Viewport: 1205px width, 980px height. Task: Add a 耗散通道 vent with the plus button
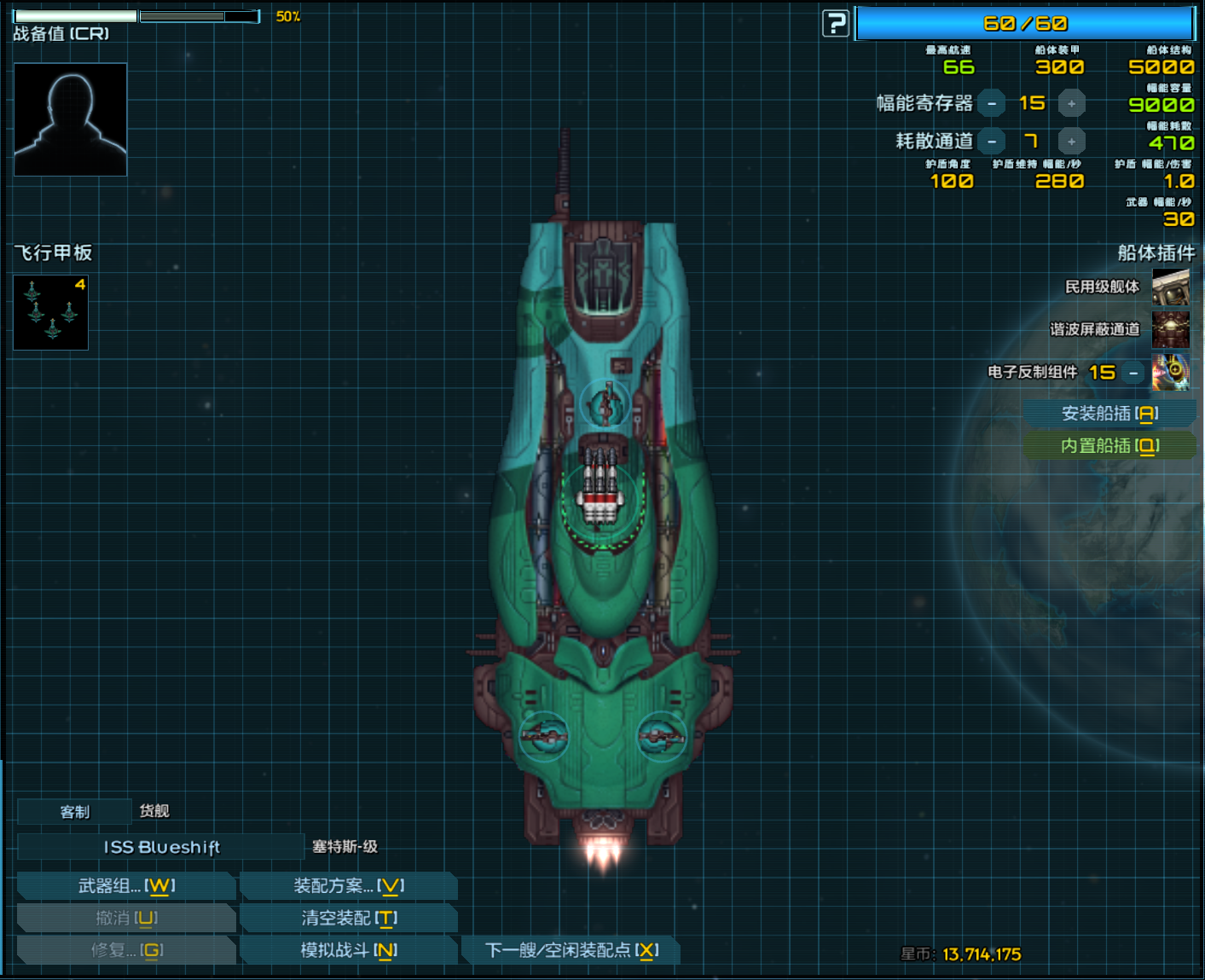[1072, 142]
